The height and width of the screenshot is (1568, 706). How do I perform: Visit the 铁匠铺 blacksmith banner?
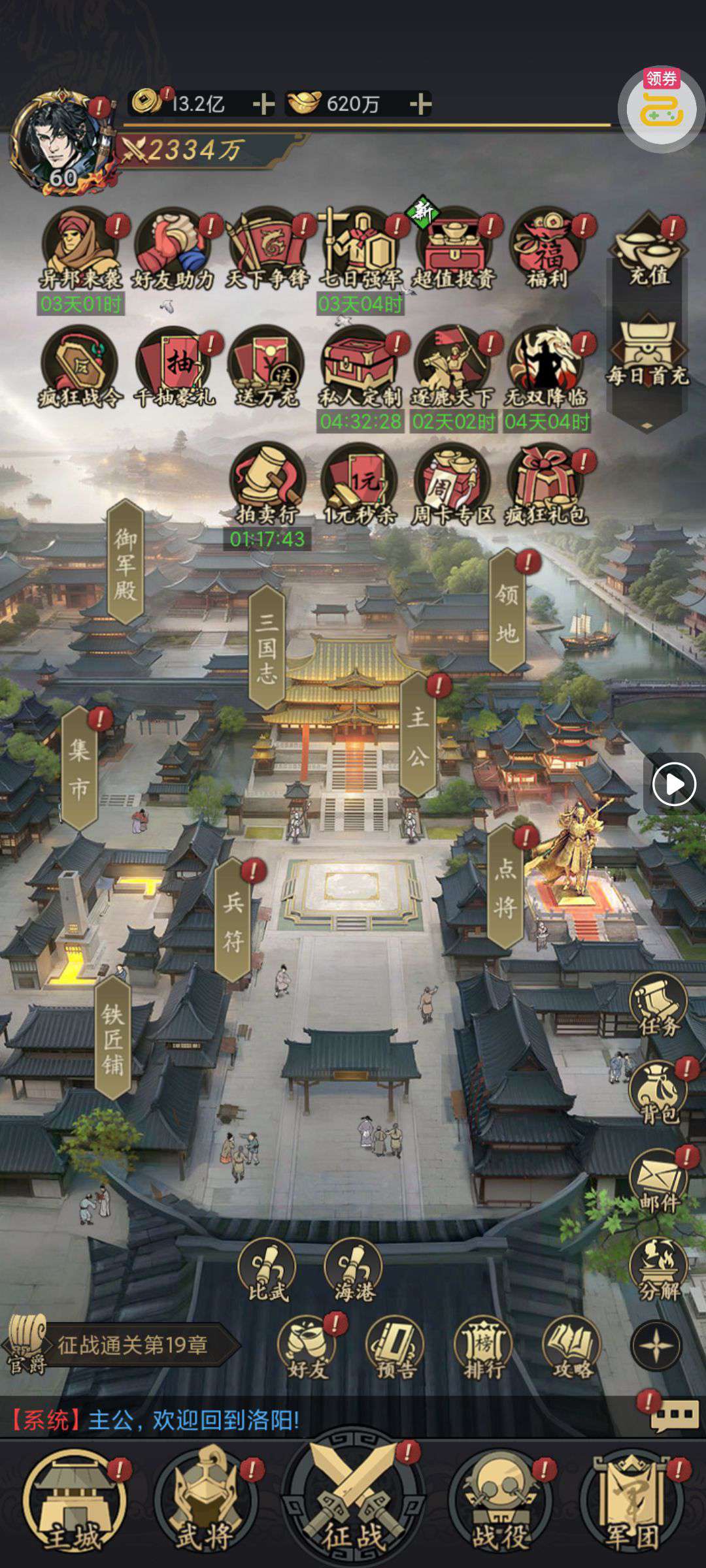click(112, 1039)
